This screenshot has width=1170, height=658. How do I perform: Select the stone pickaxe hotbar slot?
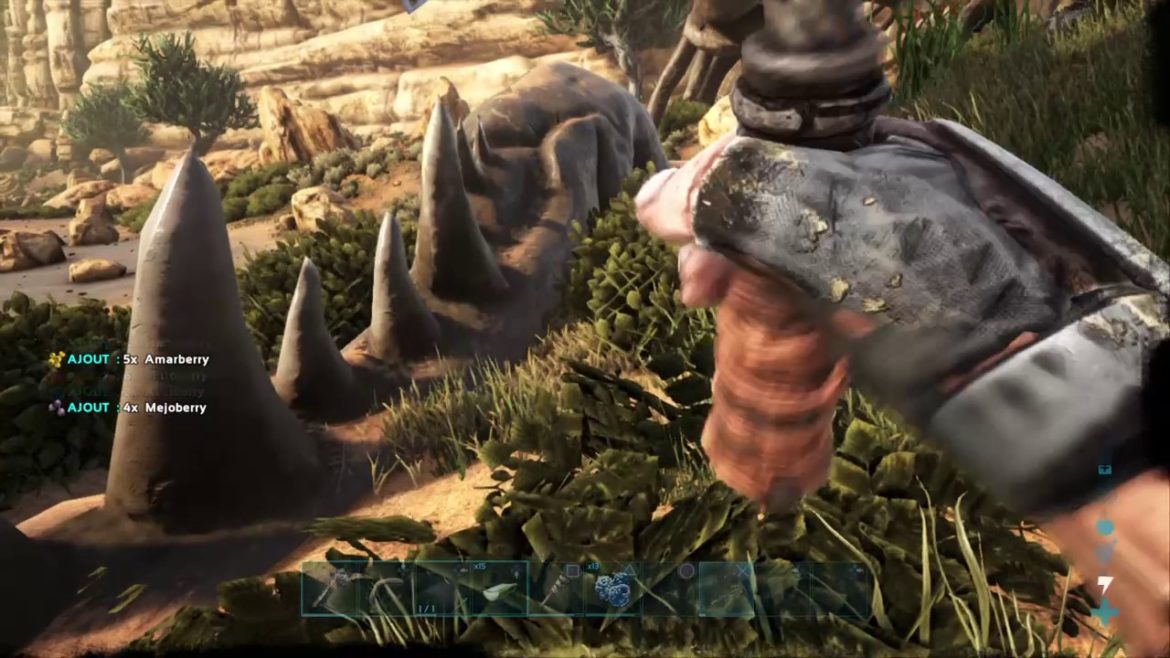[x=329, y=589]
